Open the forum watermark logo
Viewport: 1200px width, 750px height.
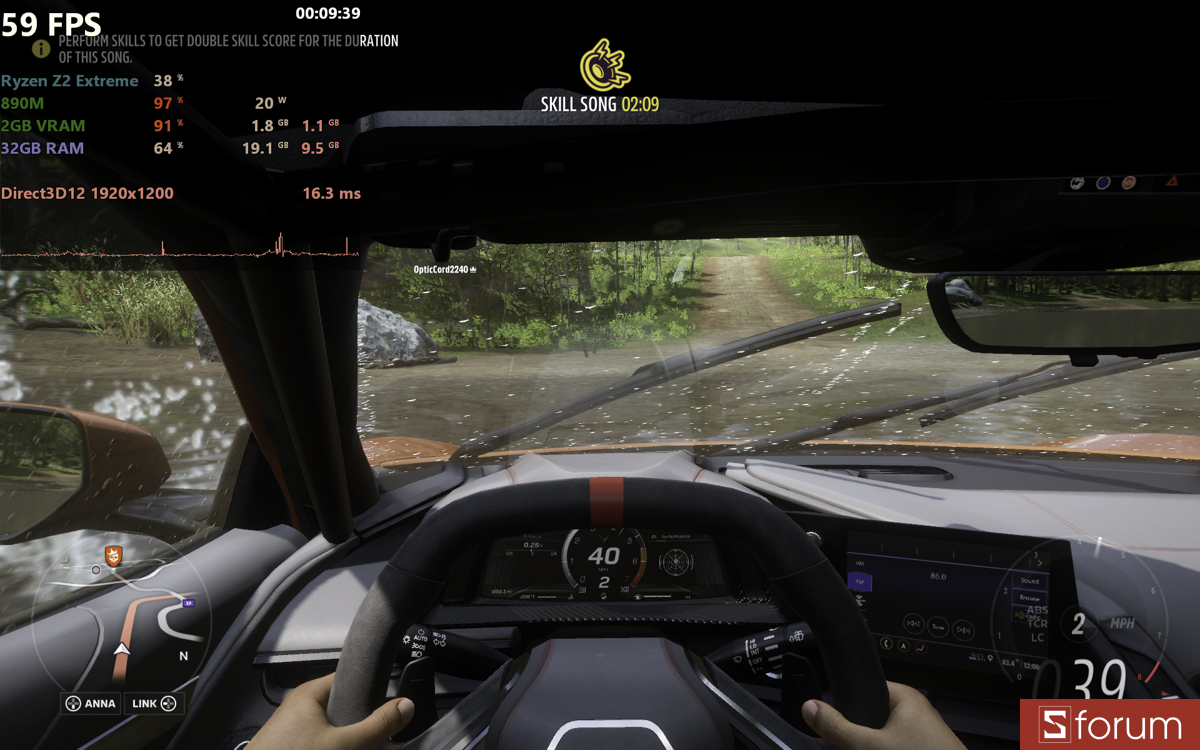[x=1110, y=725]
